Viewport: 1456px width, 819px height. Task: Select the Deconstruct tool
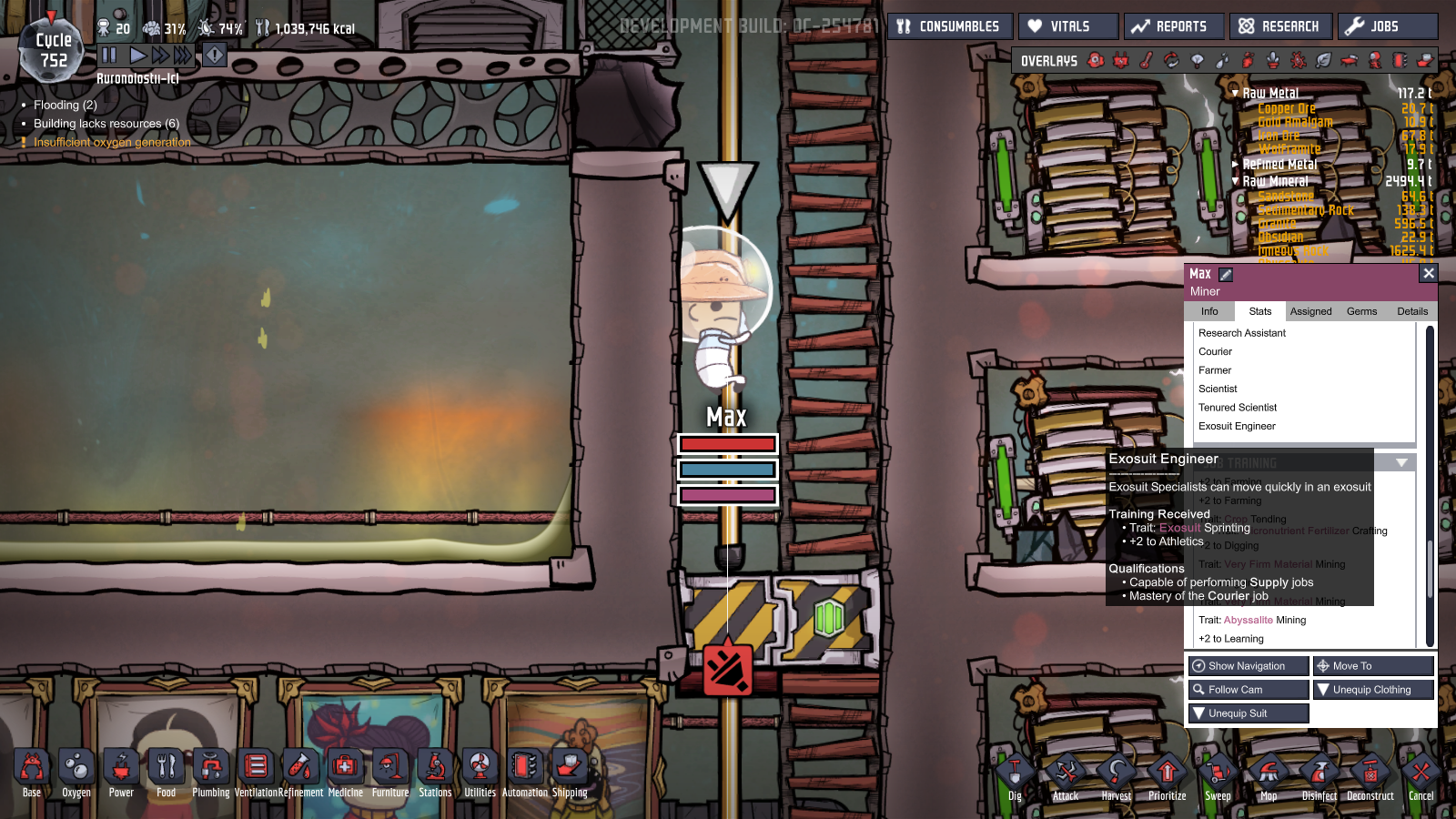click(1370, 772)
